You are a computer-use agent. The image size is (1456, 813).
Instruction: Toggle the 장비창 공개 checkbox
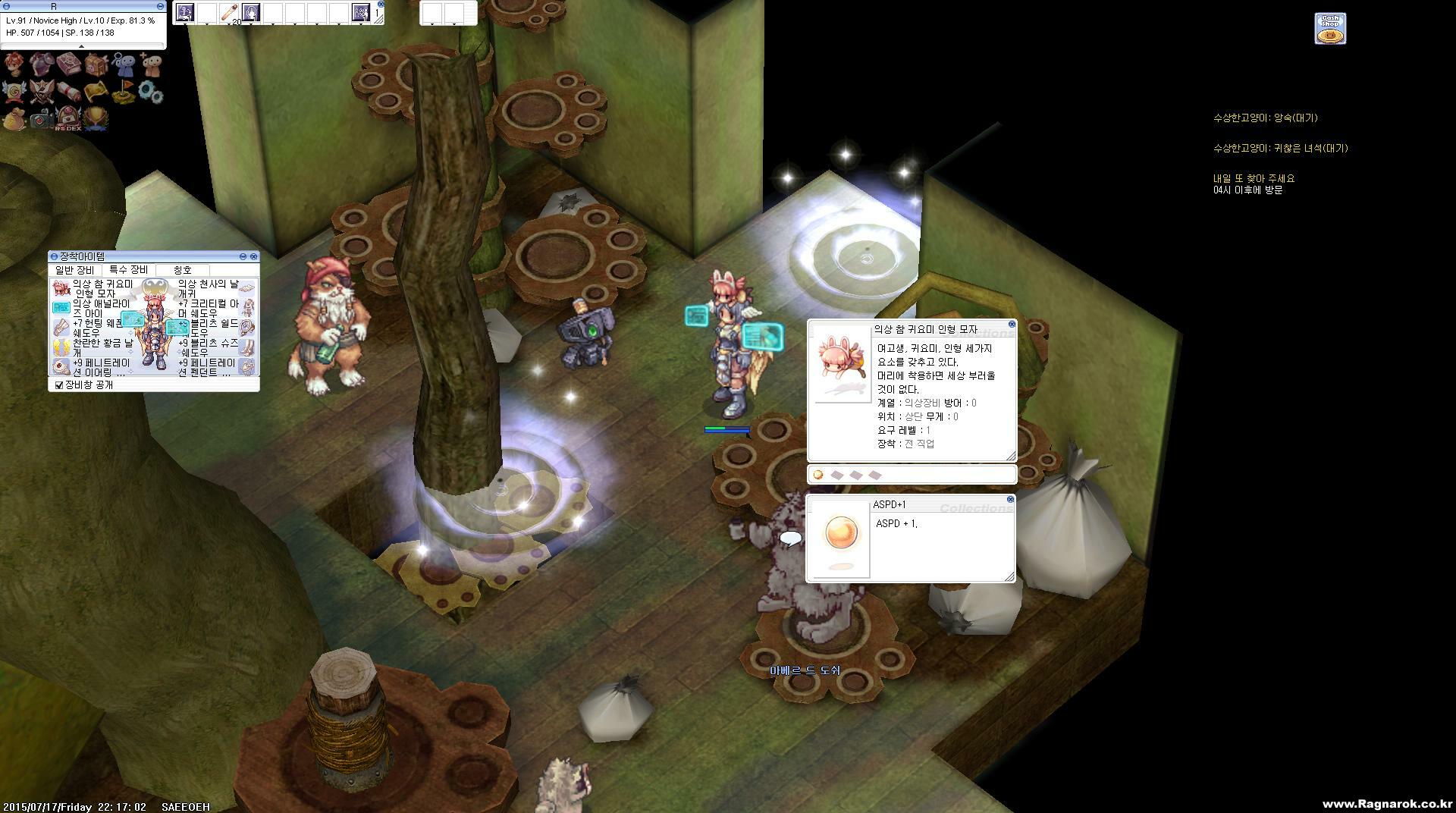pos(59,385)
